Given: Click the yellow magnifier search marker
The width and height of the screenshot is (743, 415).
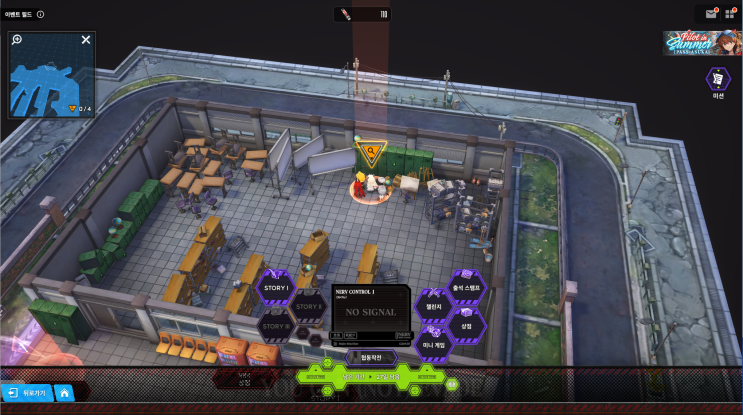Looking at the screenshot, I should point(370,153).
